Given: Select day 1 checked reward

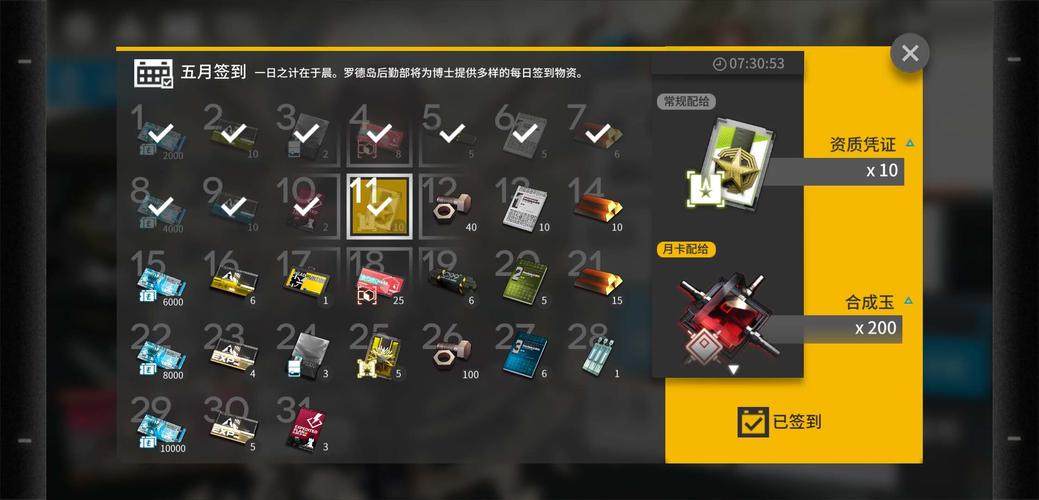Looking at the screenshot, I should coord(160,135).
